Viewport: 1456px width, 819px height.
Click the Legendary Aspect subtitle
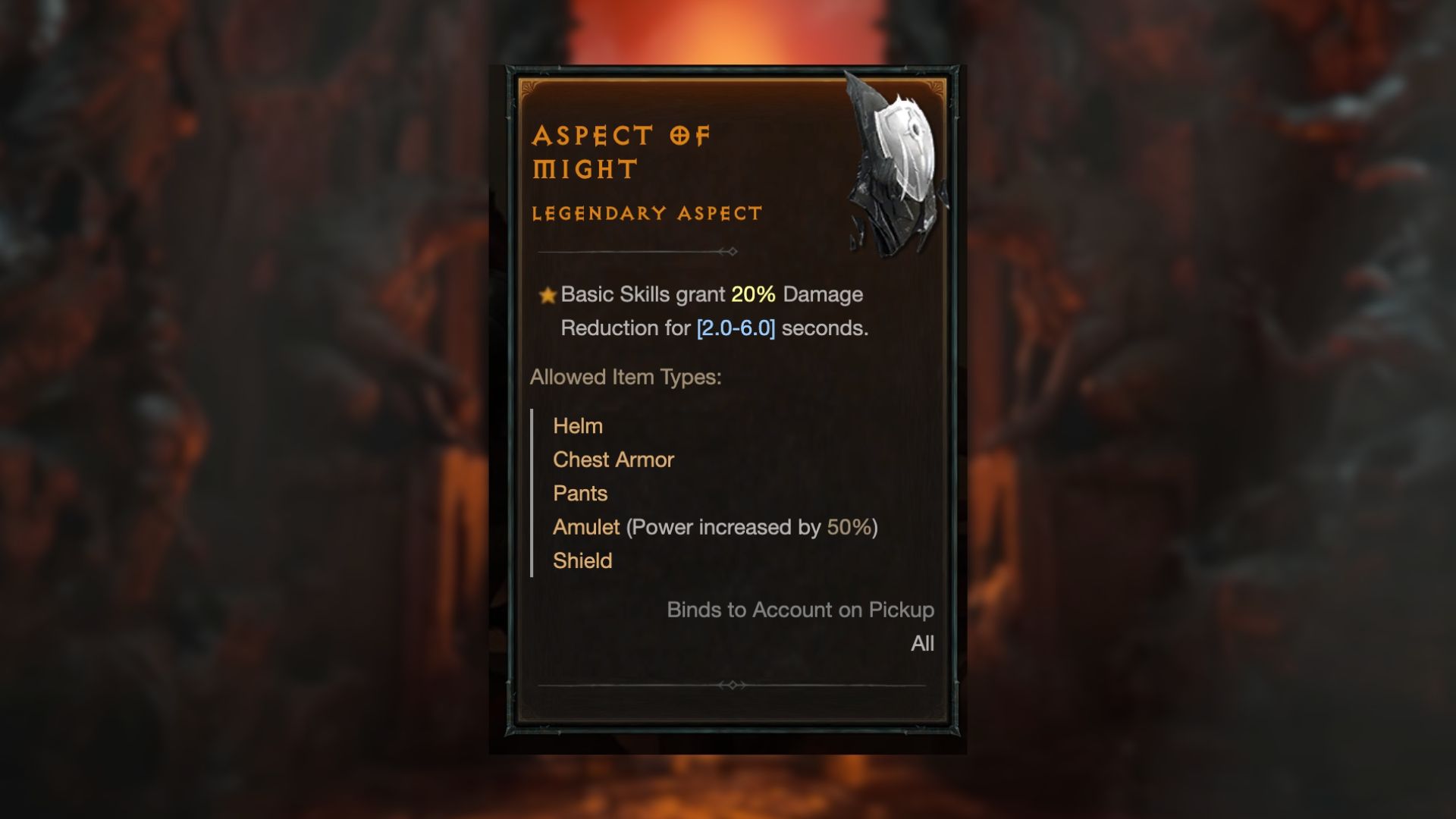pos(645,213)
